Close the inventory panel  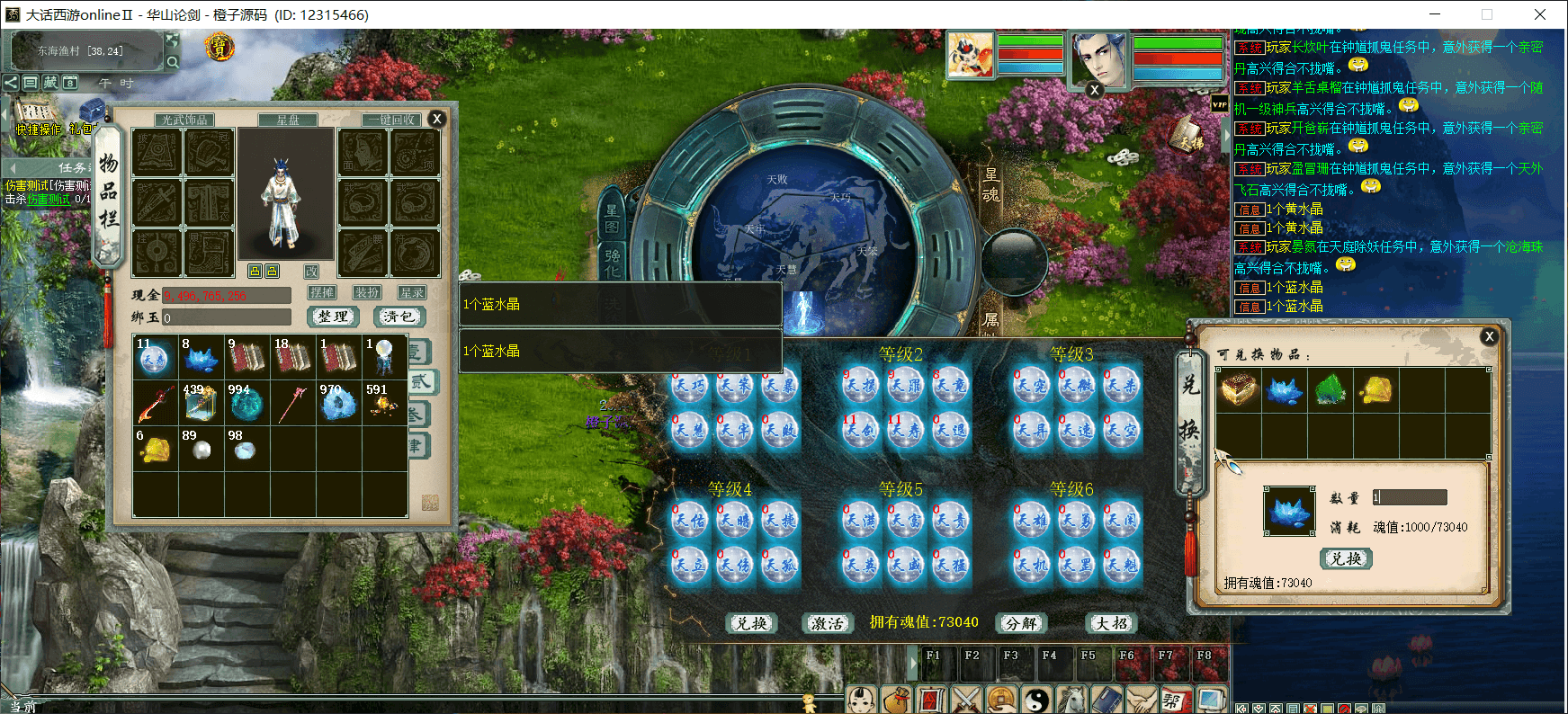tap(437, 119)
